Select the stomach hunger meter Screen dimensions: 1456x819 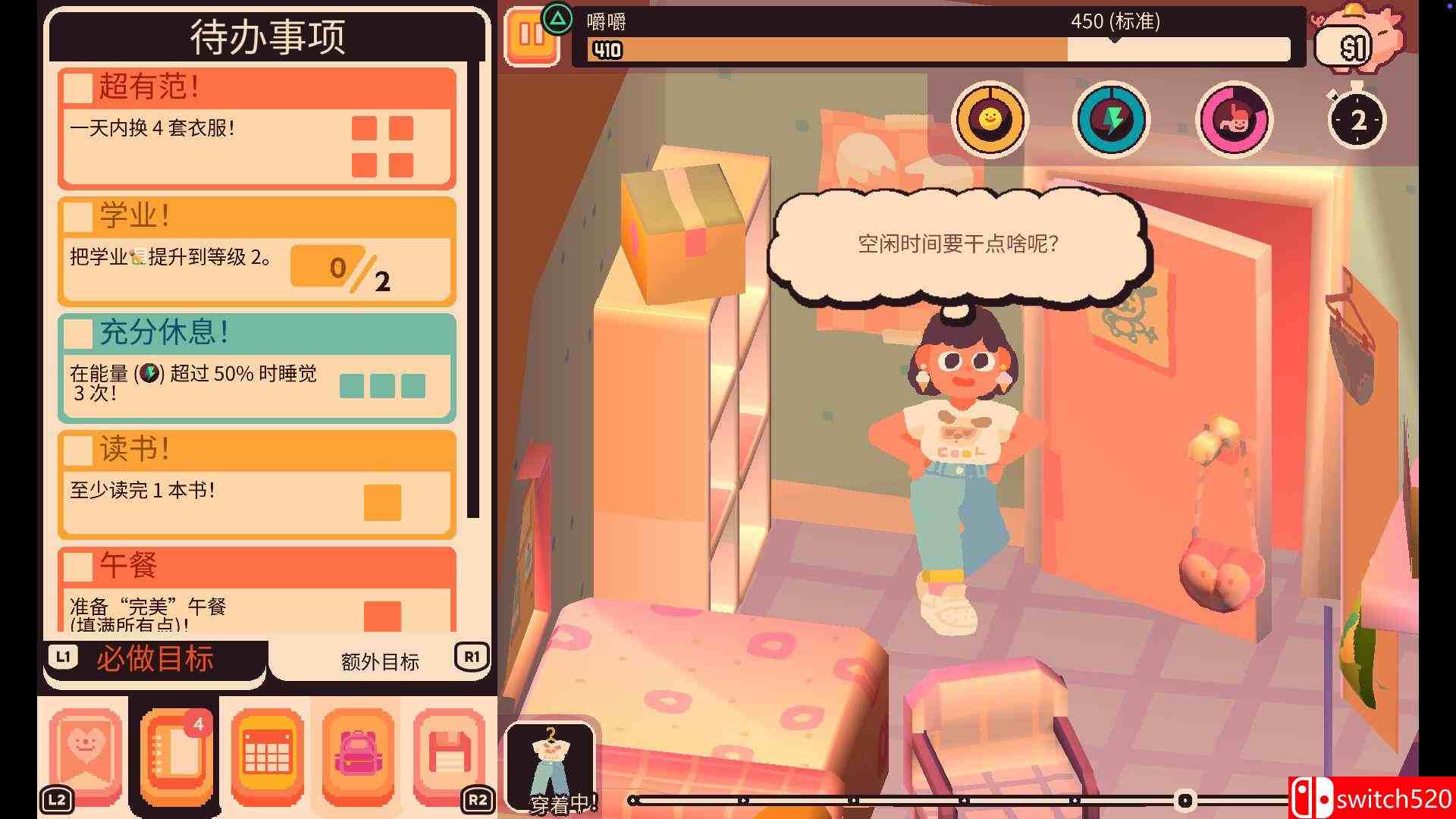point(1234,119)
